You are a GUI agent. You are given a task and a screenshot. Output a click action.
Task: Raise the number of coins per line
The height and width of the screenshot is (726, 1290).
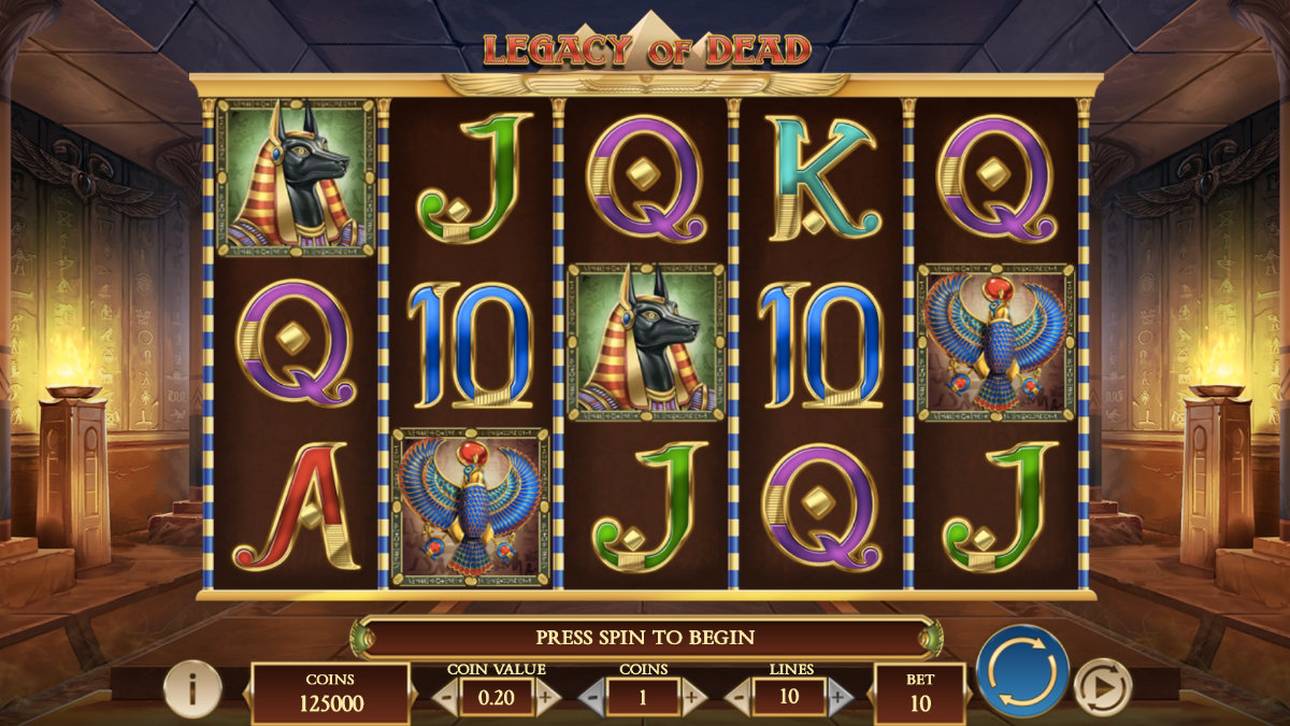coord(693,696)
